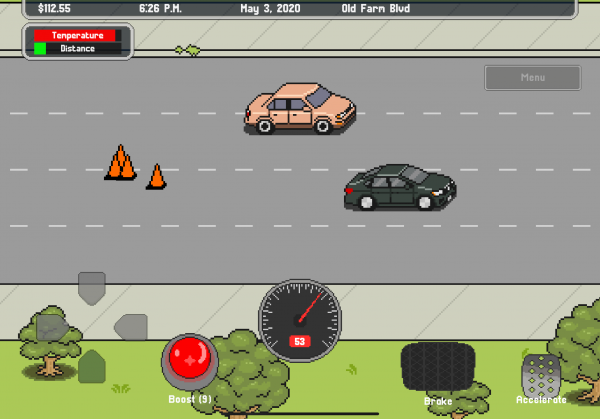Viewport: 600px width, 419px height.
Task: Tap the left-pointing steering arrow
Action: click(131, 326)
